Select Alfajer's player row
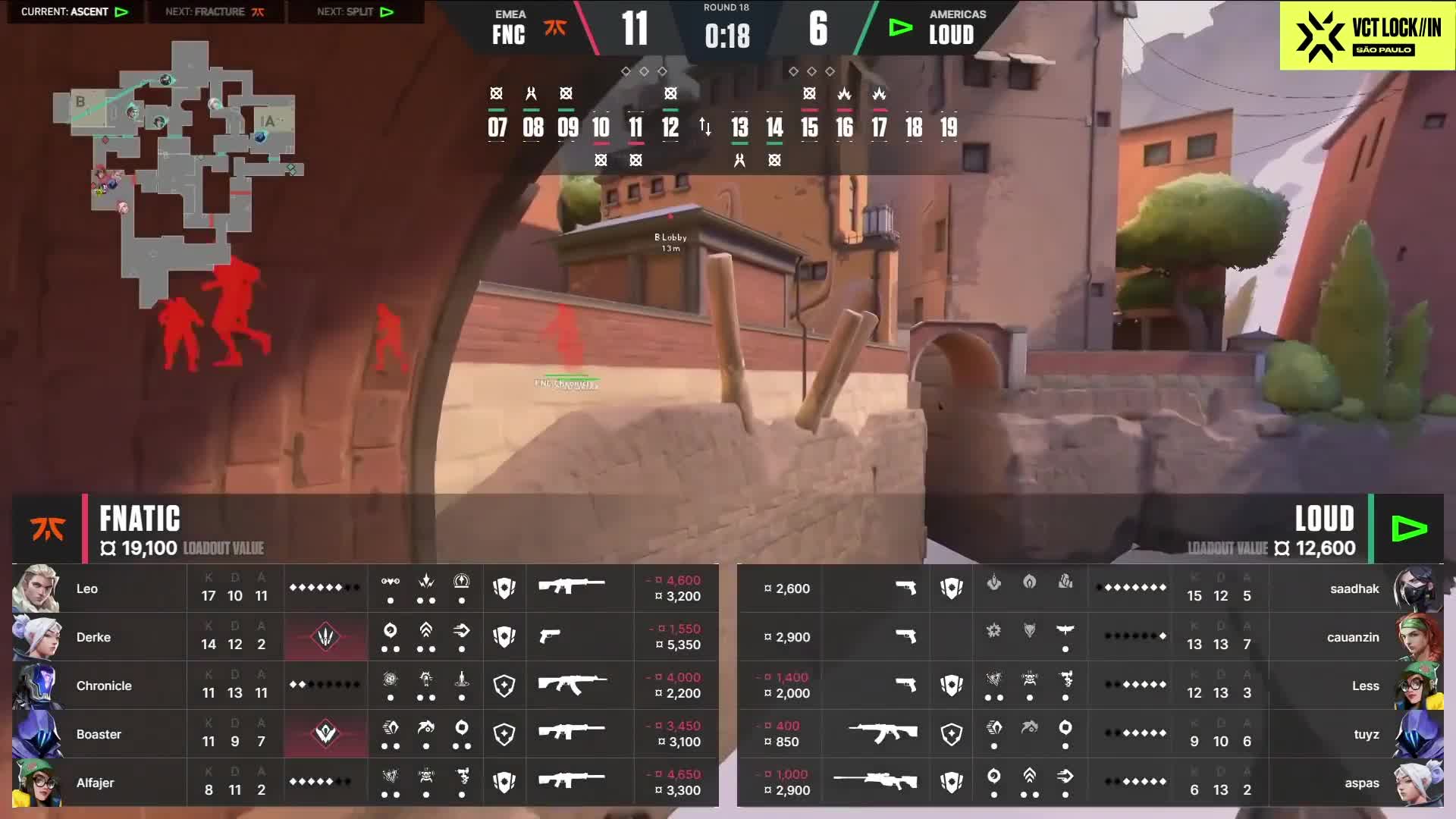1456x819 pixels. point(364,783)
